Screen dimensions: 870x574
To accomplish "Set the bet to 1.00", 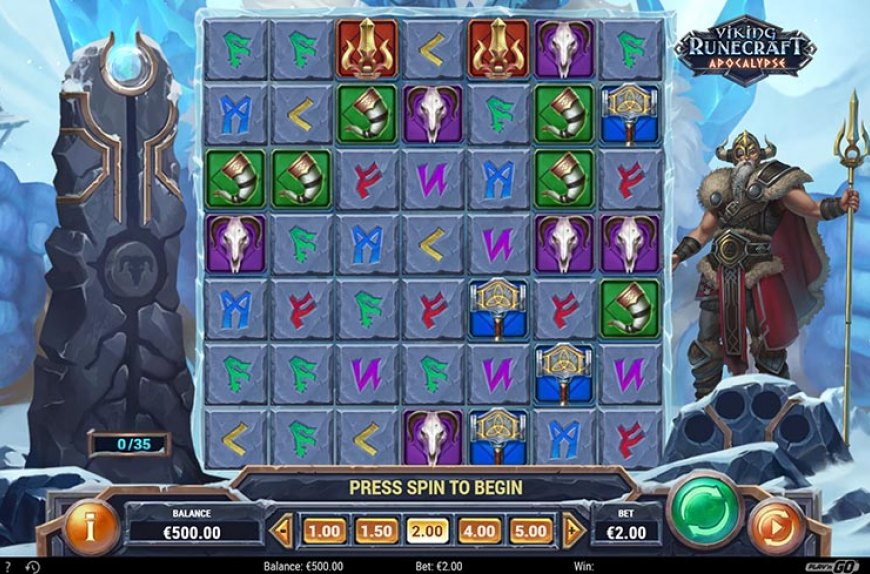I will 323,530.
